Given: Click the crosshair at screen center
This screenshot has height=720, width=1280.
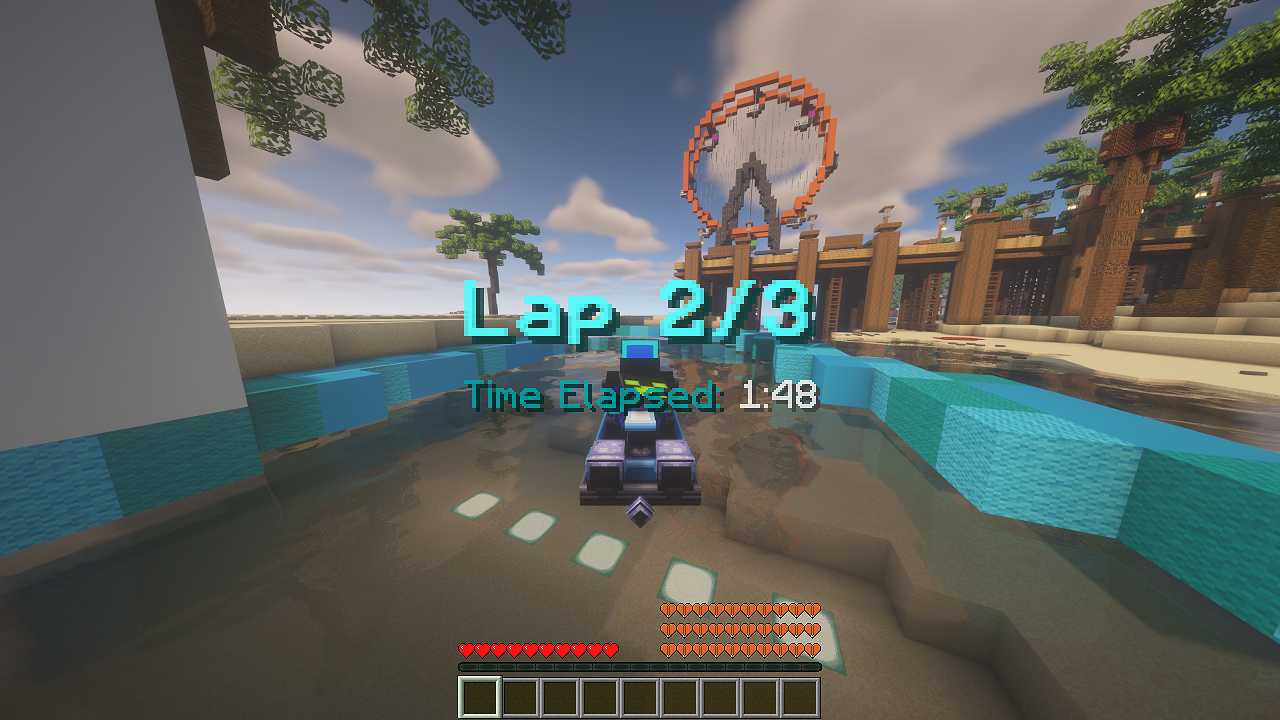Looking at the screenshot, I should click(x=640, y=360).
